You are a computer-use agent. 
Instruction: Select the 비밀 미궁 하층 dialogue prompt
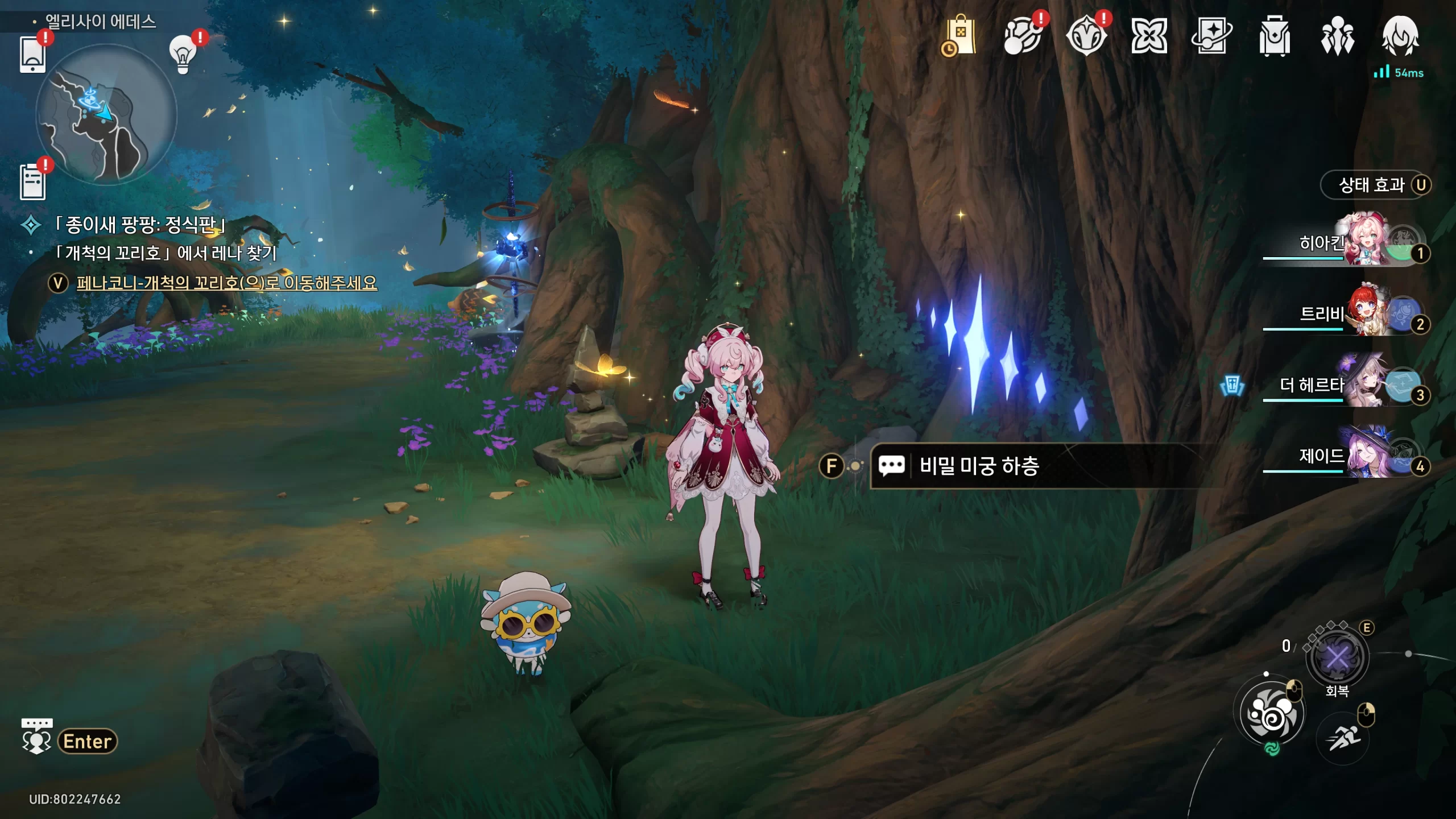pos(978,466)
